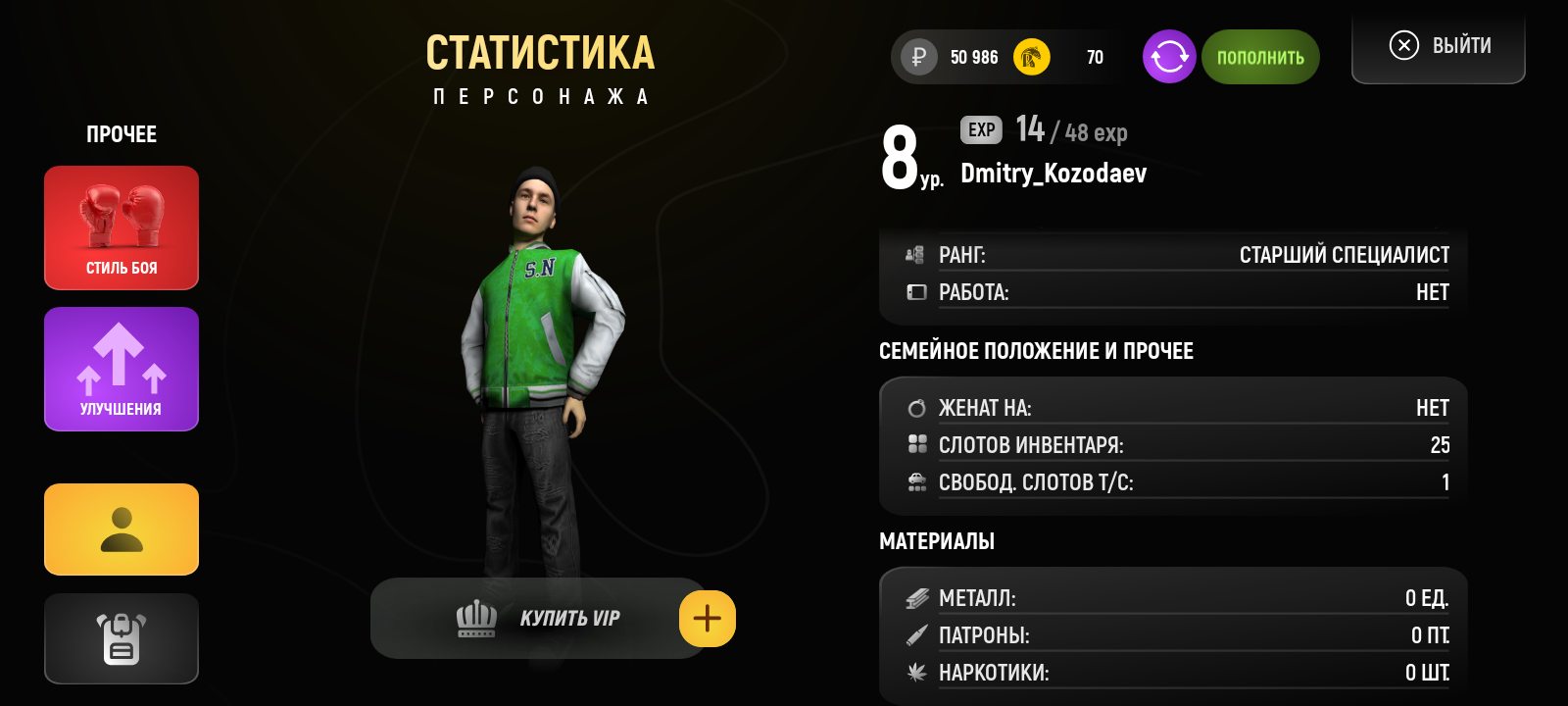Click the purple refresh arrows icon
1568x706 pixels.
[x=1168, y=57]
